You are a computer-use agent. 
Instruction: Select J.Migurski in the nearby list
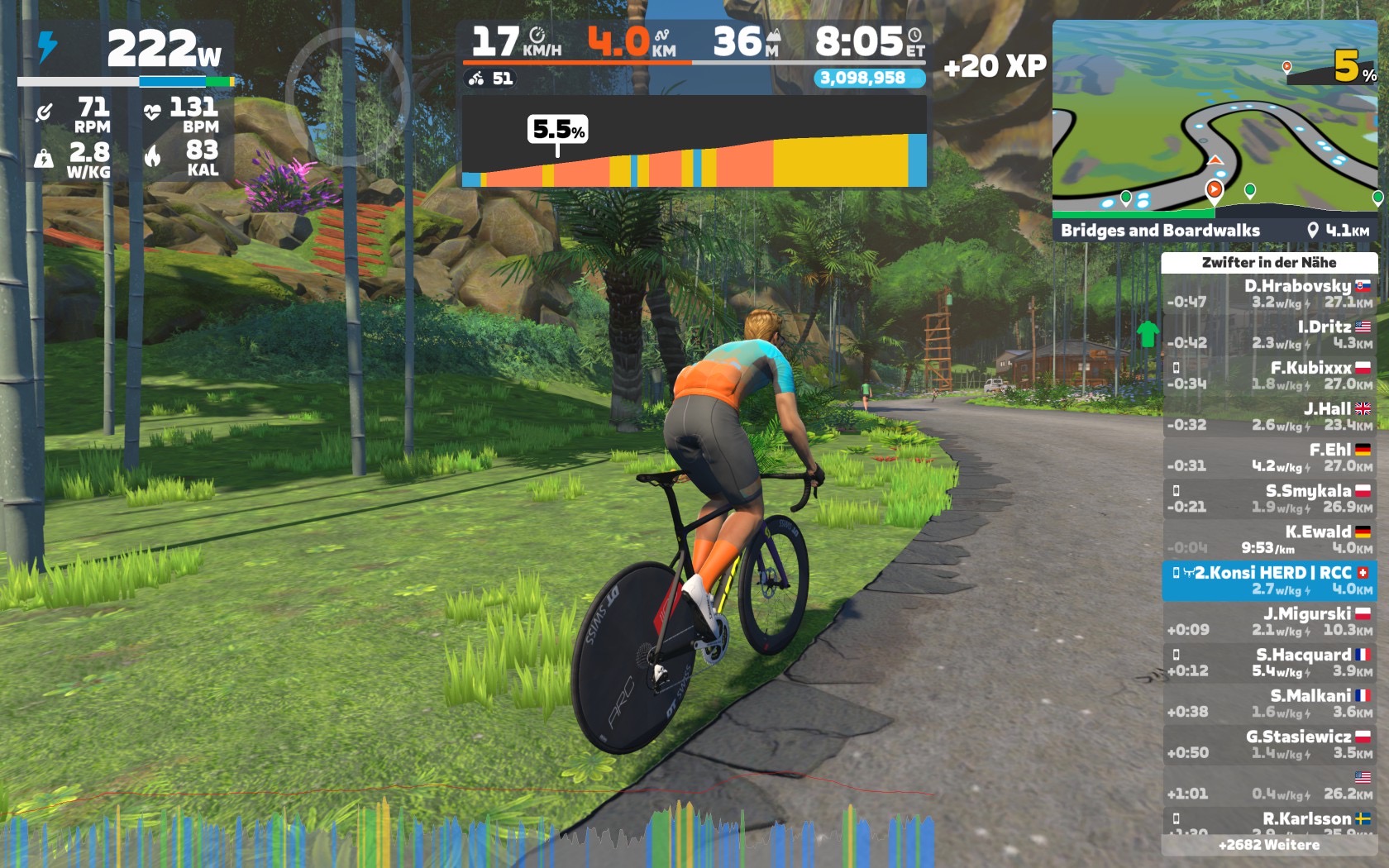(x=1269, y=621)
